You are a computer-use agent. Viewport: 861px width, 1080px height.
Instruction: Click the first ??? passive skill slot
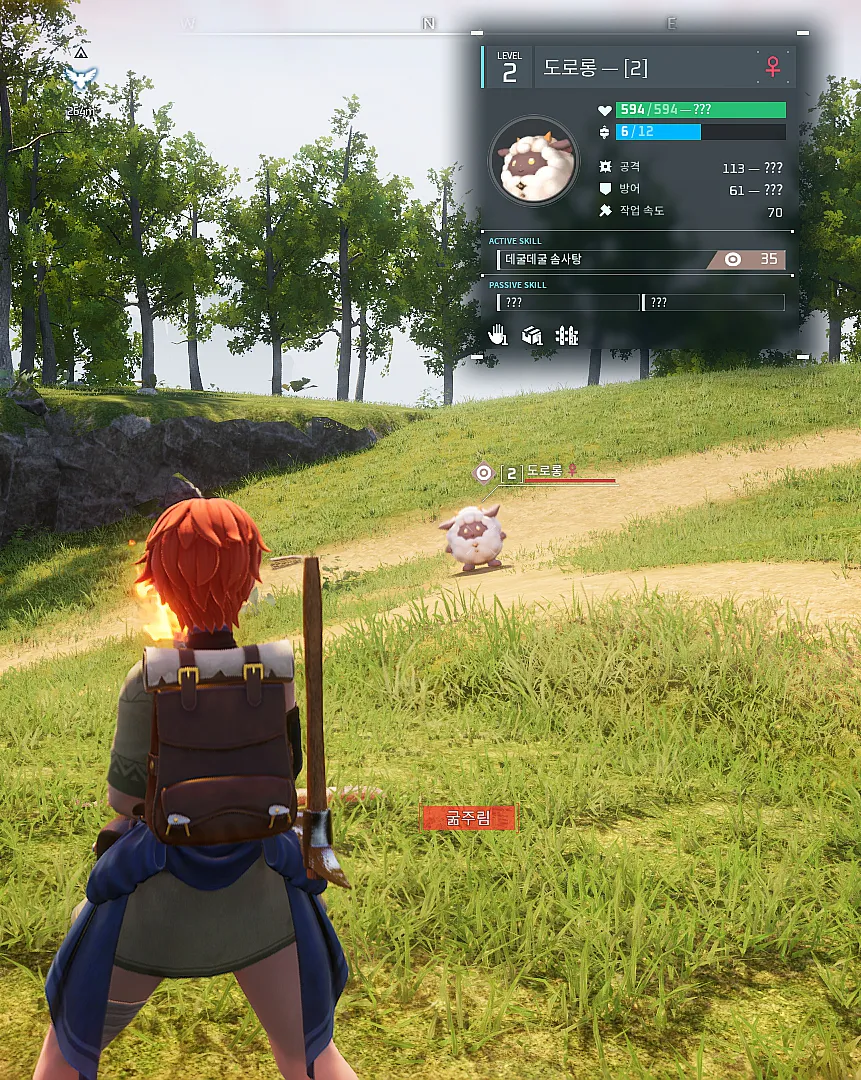(568, 302)
